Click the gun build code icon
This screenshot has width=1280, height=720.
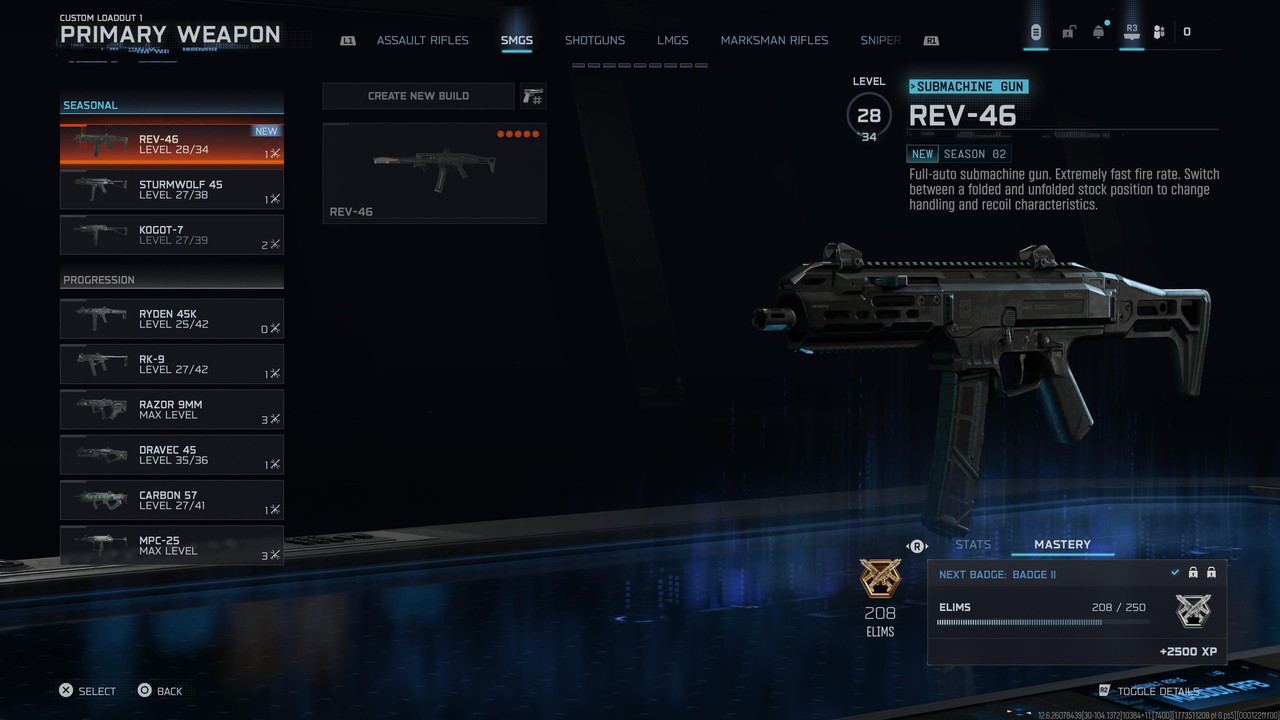click(533, 96)
